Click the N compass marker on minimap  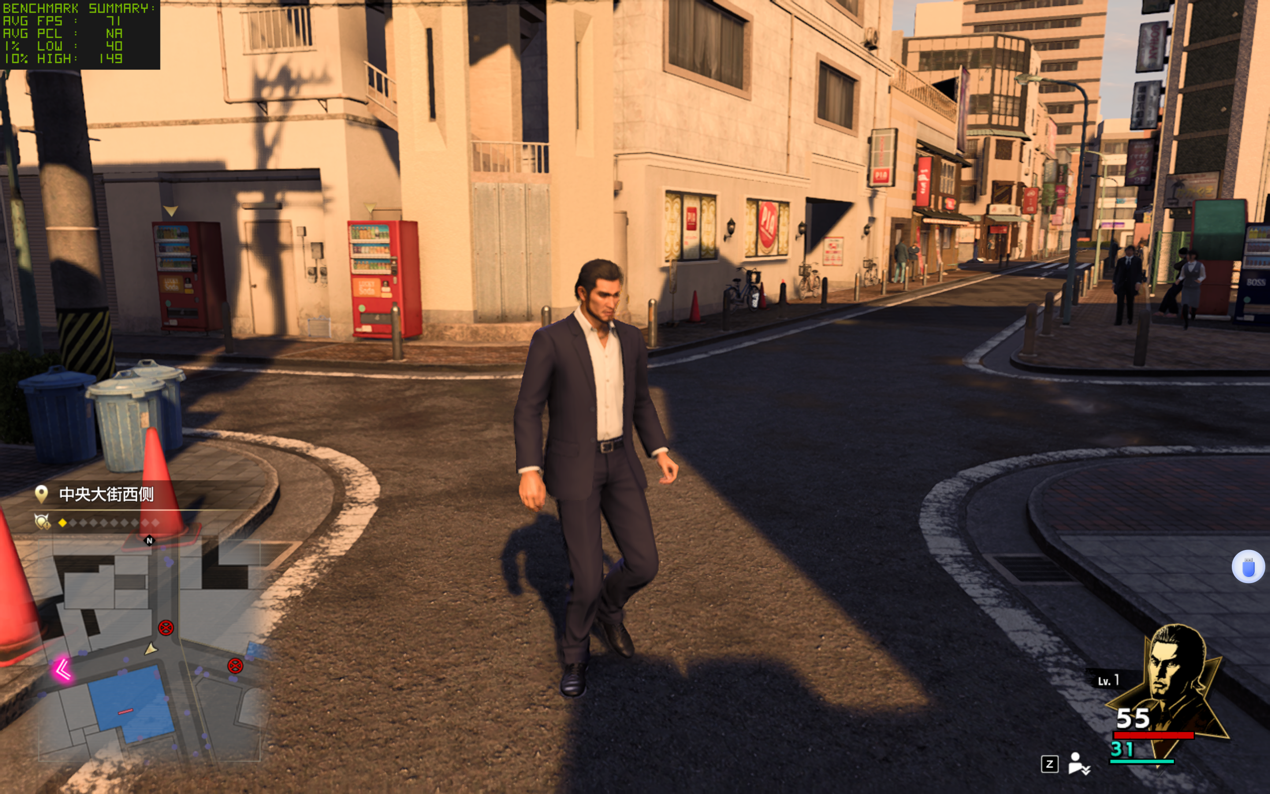[x=149, y=541]
